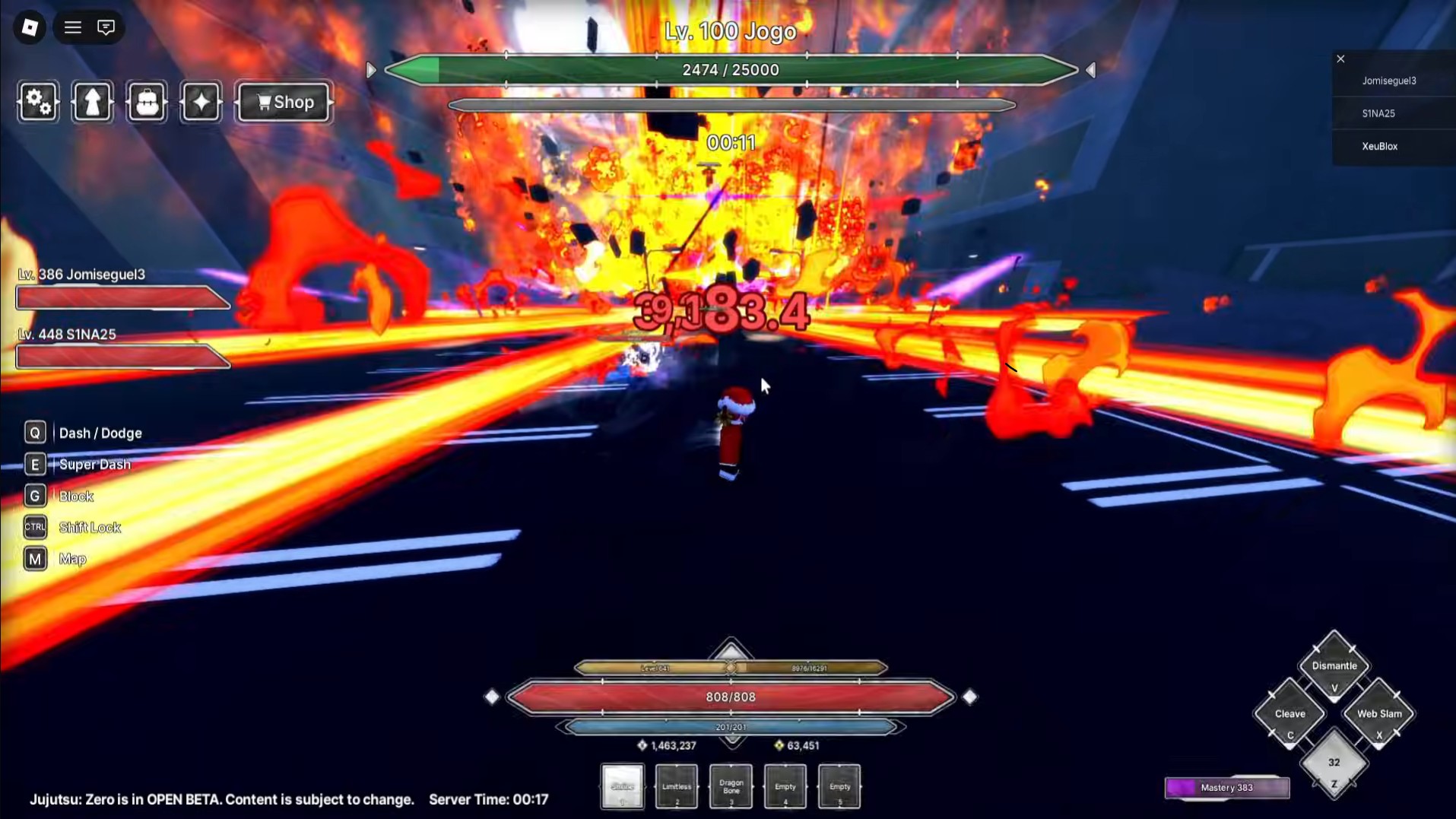
Task: Open the Roblox hamburger menu
Action: pos(72,27)
